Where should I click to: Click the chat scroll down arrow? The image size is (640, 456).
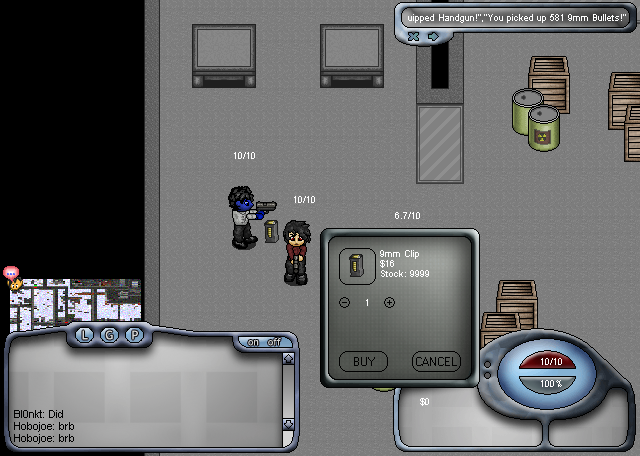coord(288,438)
